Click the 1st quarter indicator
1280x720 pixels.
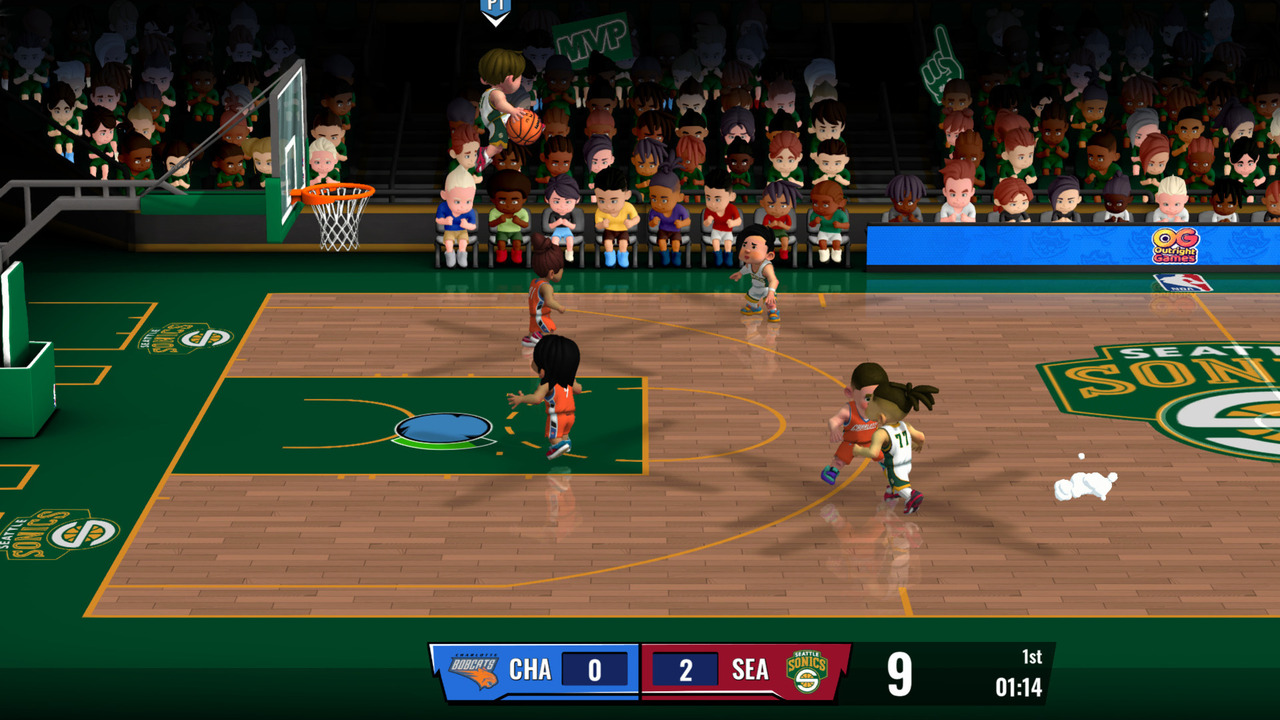tap(1032, 655)
